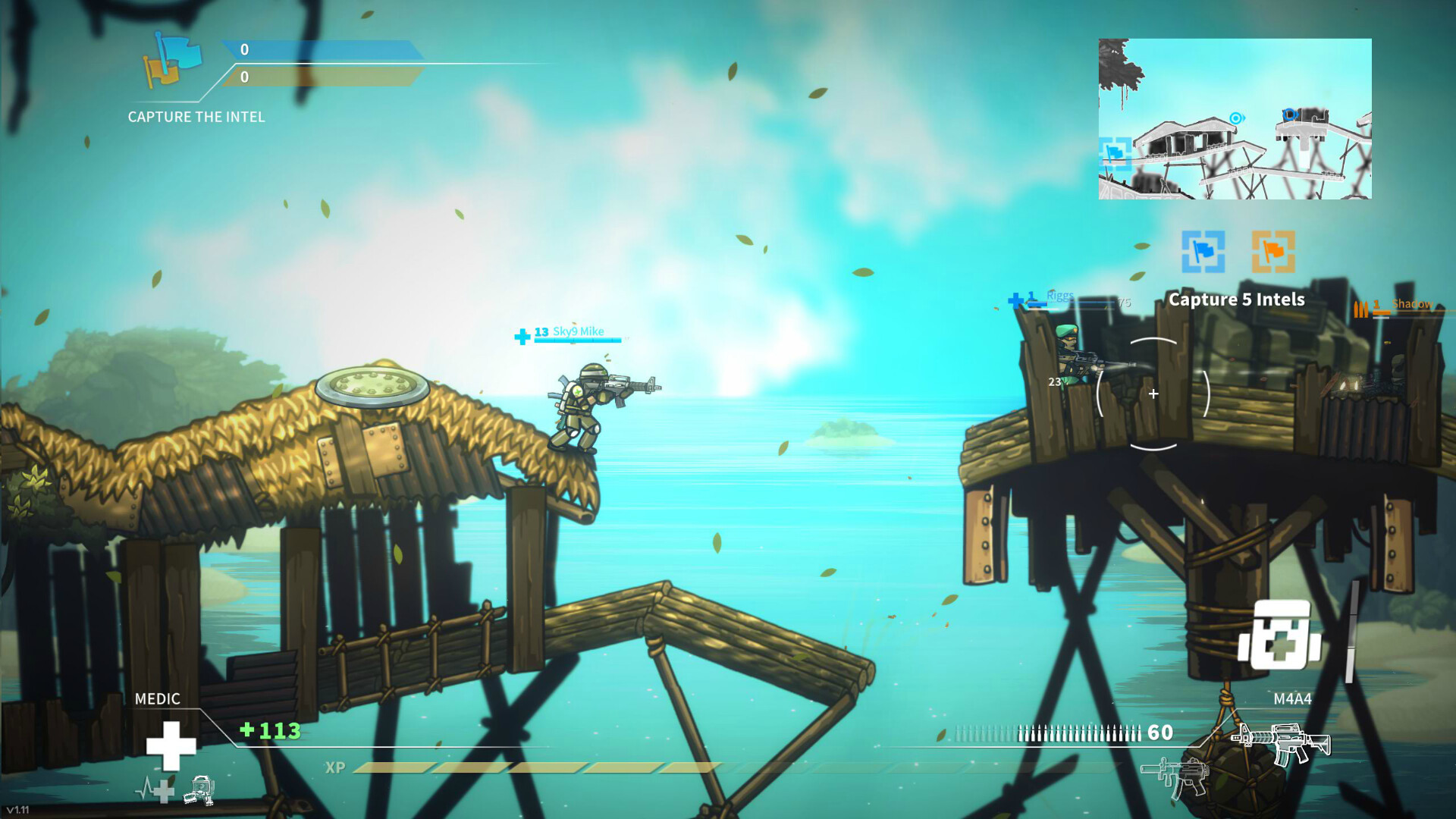1456x819 pixels.
Task: Expand the CAPTURE THE INTEL objective panel
Action: 196,117
